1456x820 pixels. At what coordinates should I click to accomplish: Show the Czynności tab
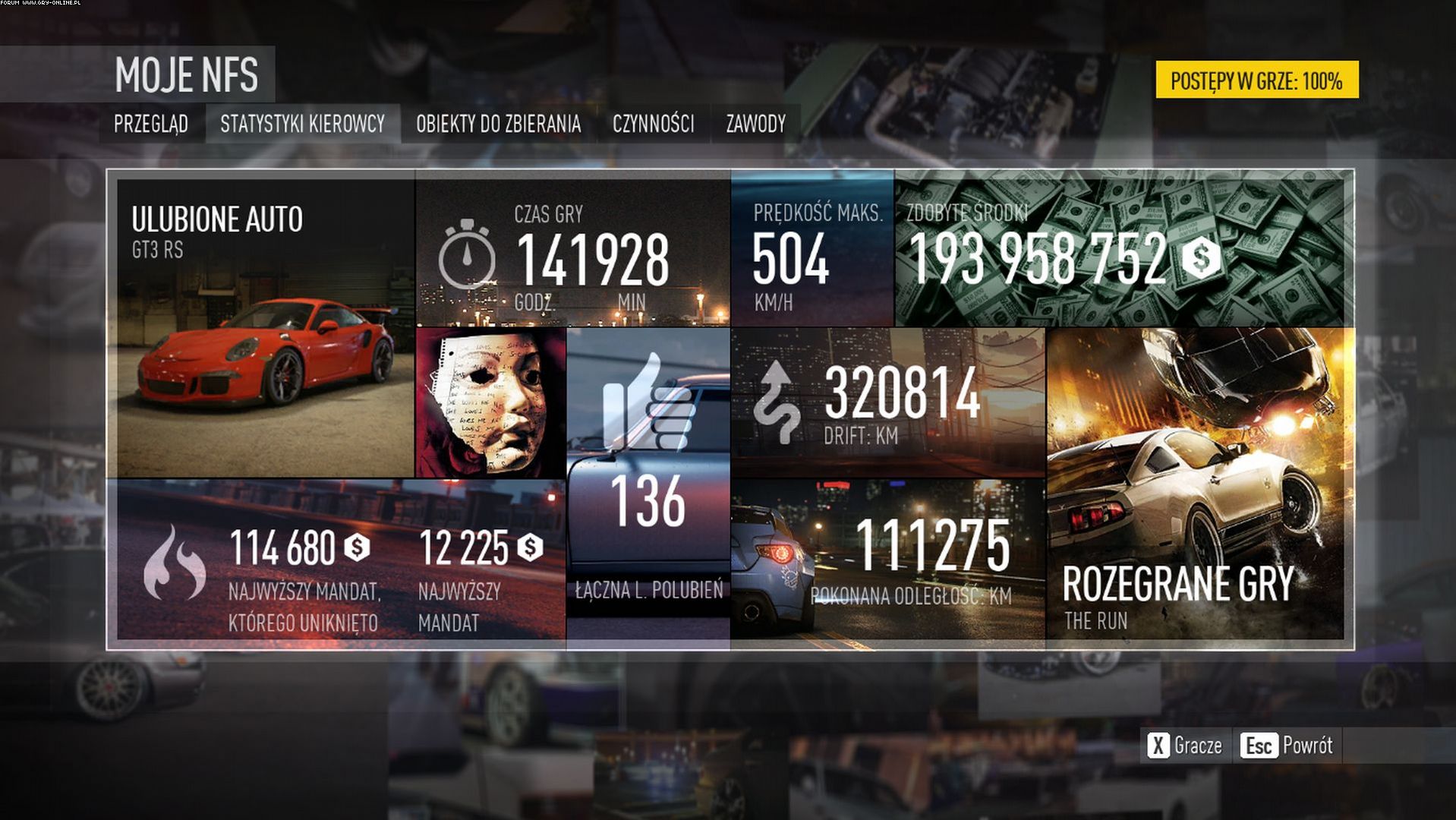coord(653,124)
